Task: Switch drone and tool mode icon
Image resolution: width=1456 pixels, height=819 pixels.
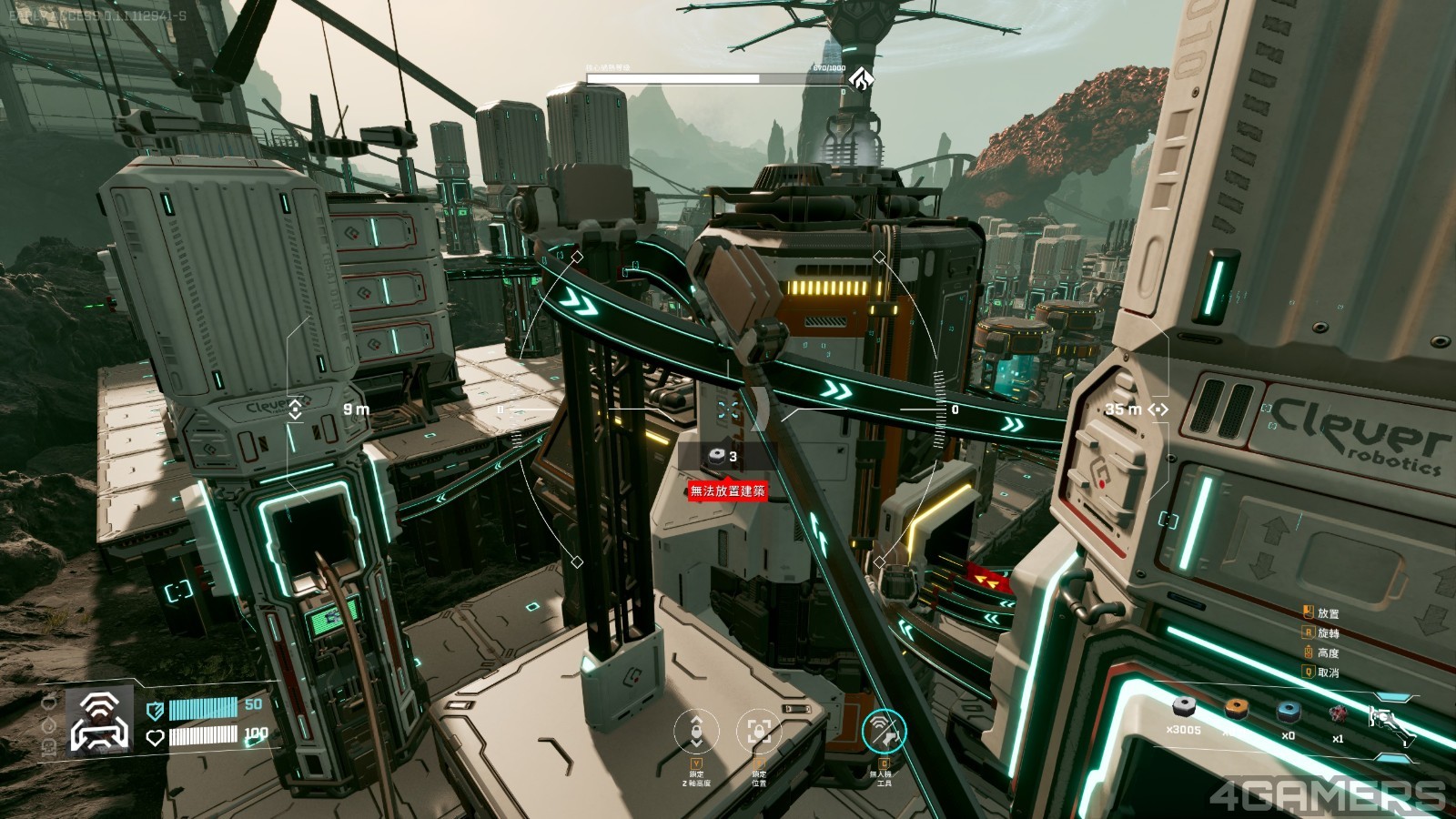Action: pos(883,730)
